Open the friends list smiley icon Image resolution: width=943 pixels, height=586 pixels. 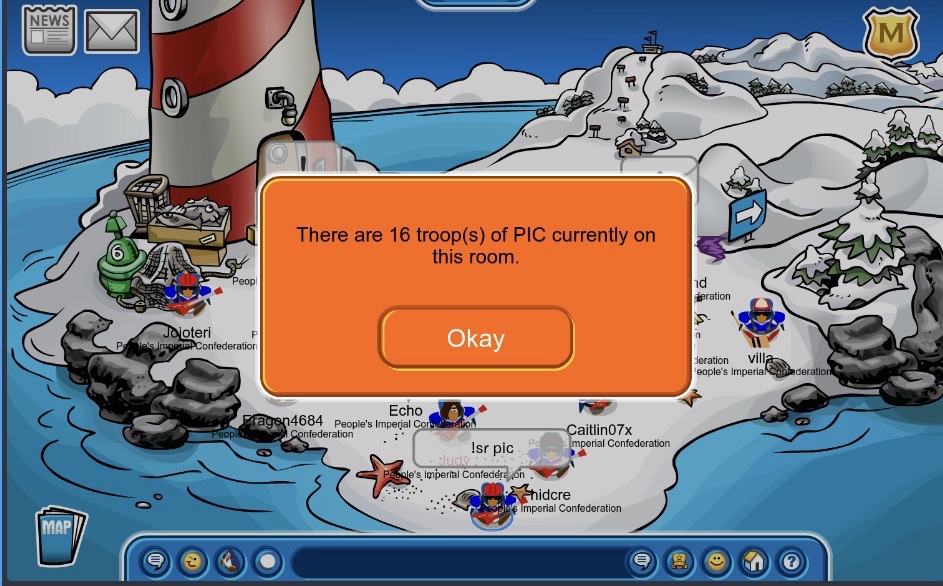coord(715,561)
